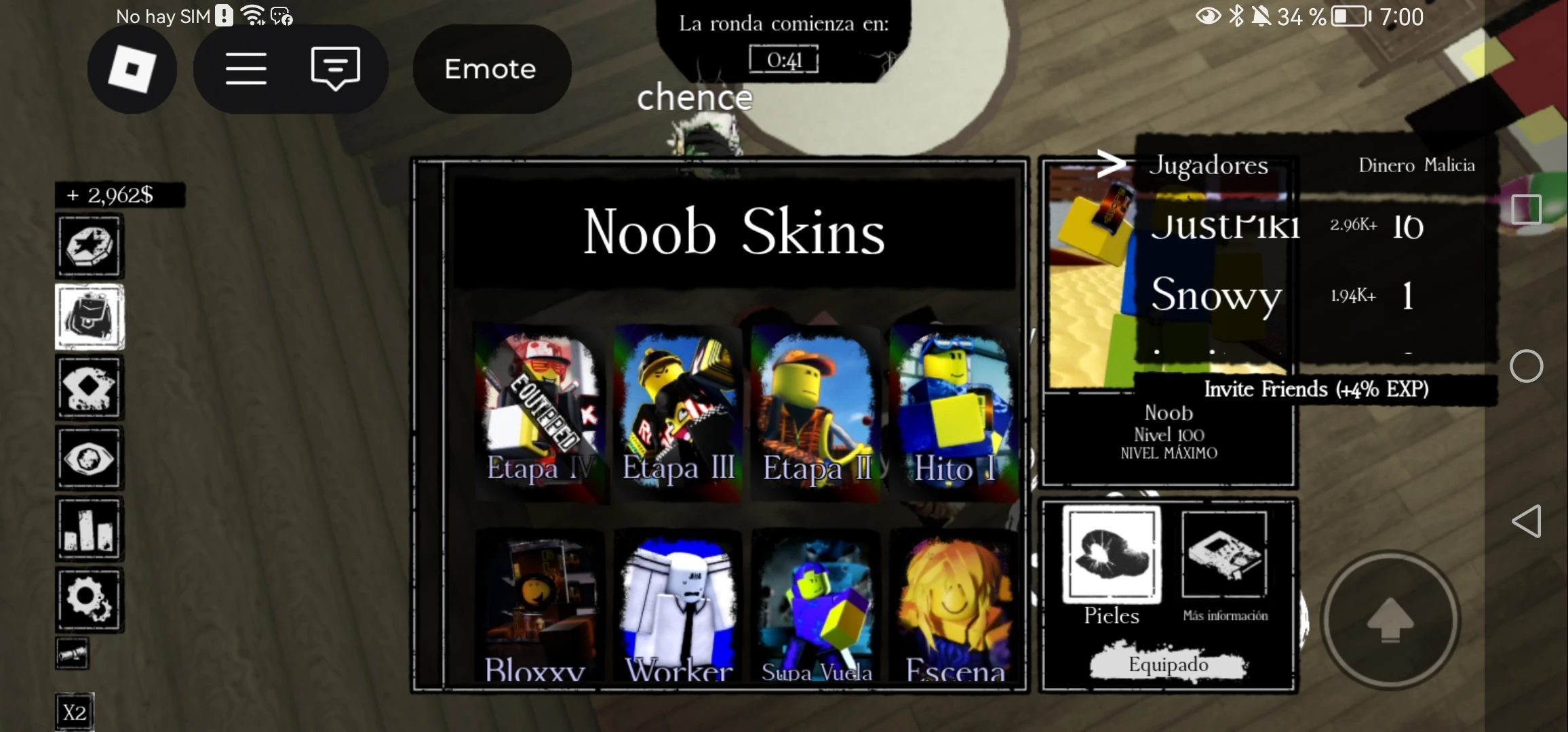Screen dimensions: 1568x732
Task: Click Invite Friends (+4% EXP) banner
Action: 1316,389
